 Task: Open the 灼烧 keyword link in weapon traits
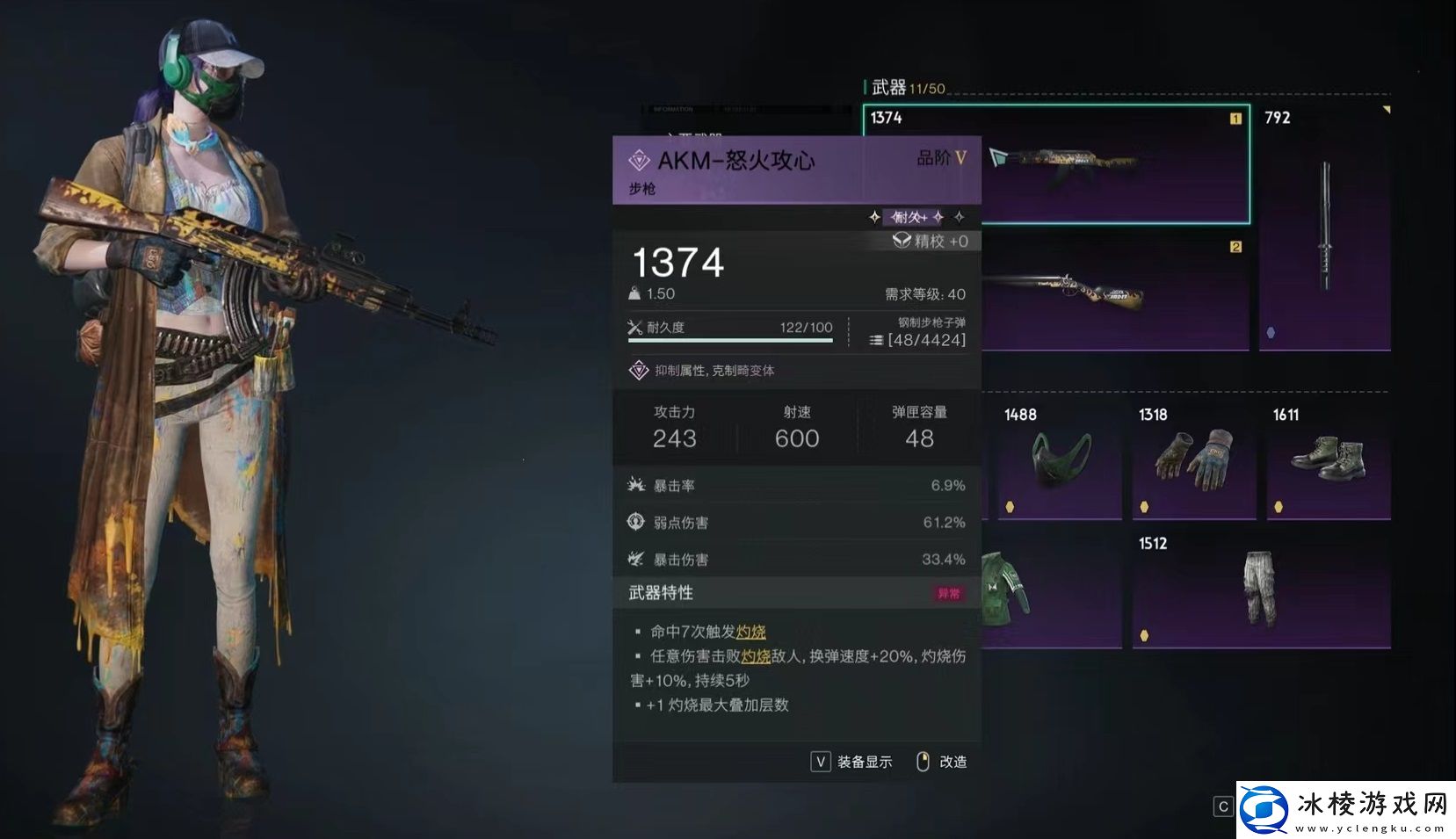[750, 632]
